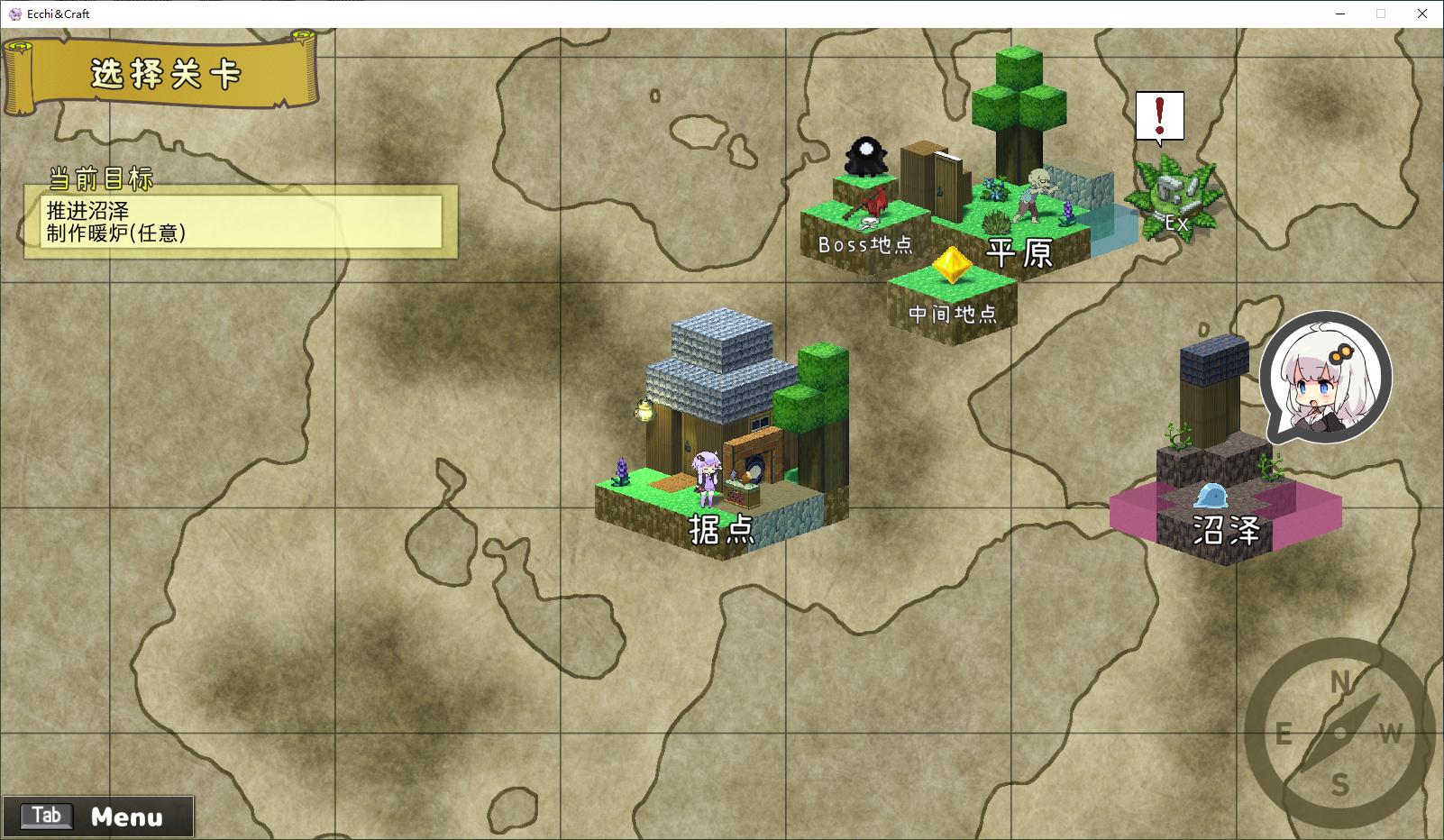Click the red exclamation mark alert

1159,117
